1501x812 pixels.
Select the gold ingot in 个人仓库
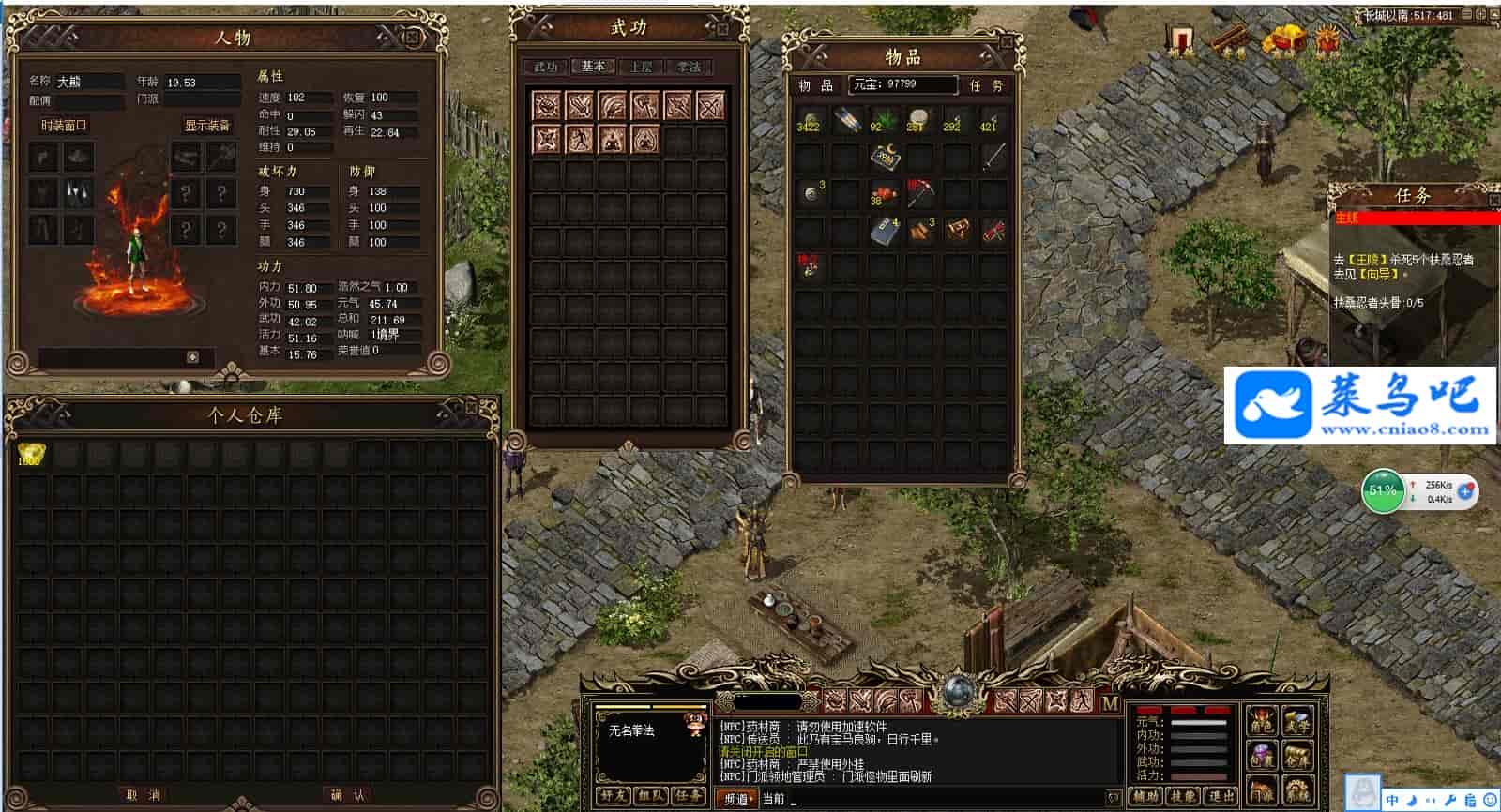30,456
